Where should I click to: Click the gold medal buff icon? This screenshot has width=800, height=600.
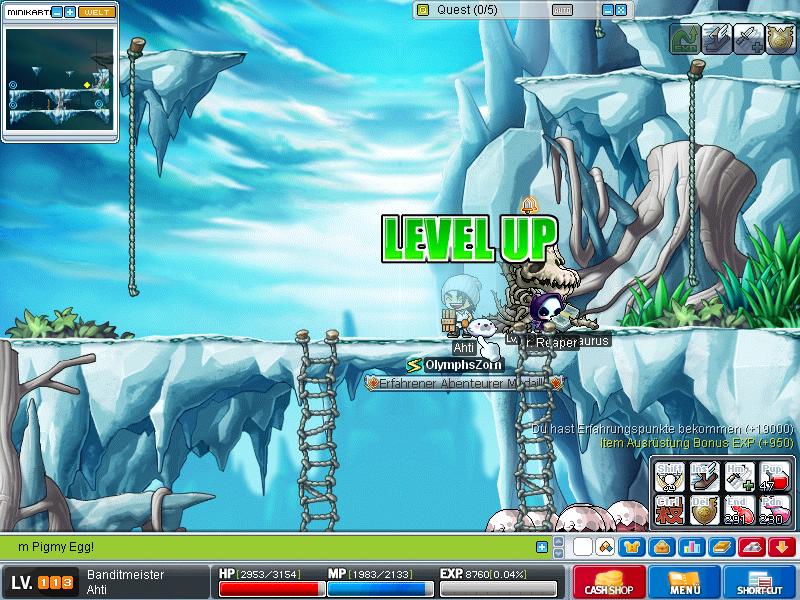pos(782,39)
